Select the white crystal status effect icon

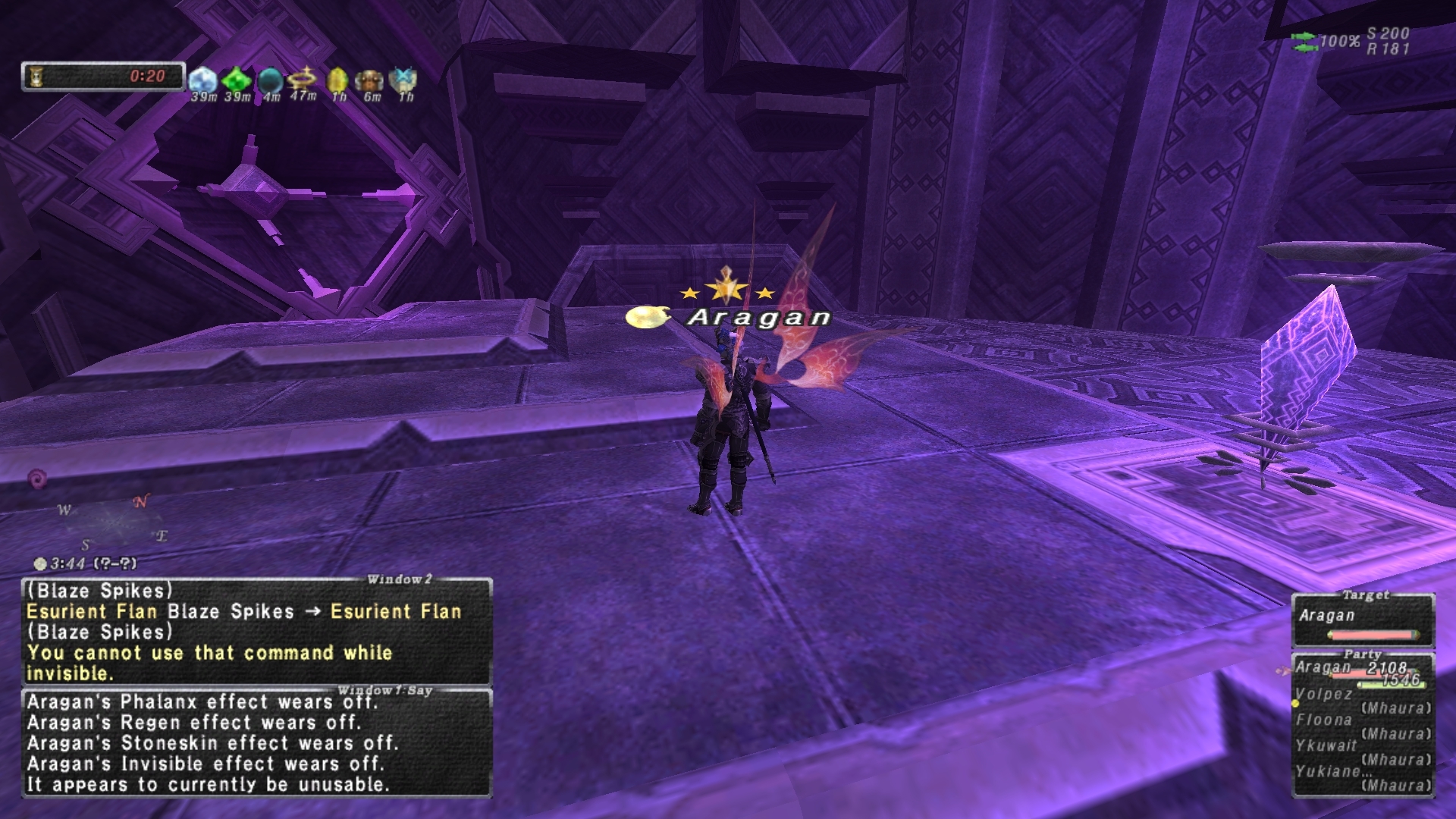click(x=202, y=80)
